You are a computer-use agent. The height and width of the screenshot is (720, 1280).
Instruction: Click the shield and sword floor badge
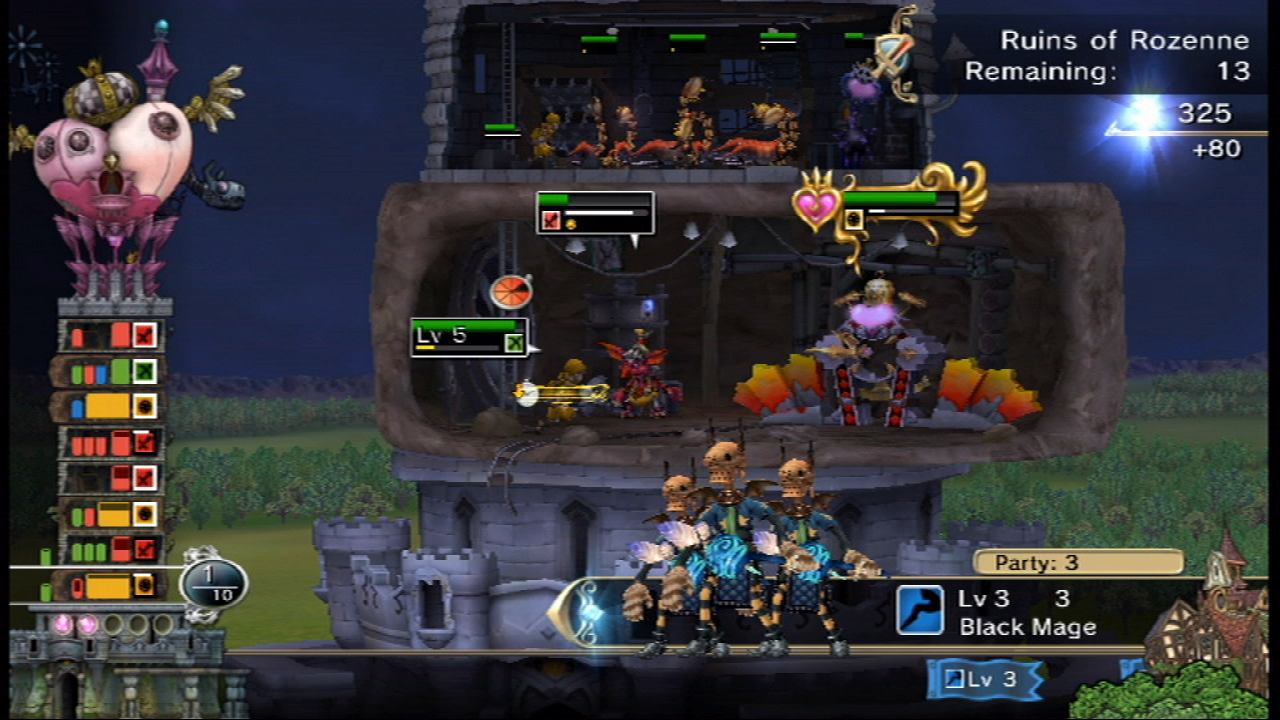tap(893, 55)
